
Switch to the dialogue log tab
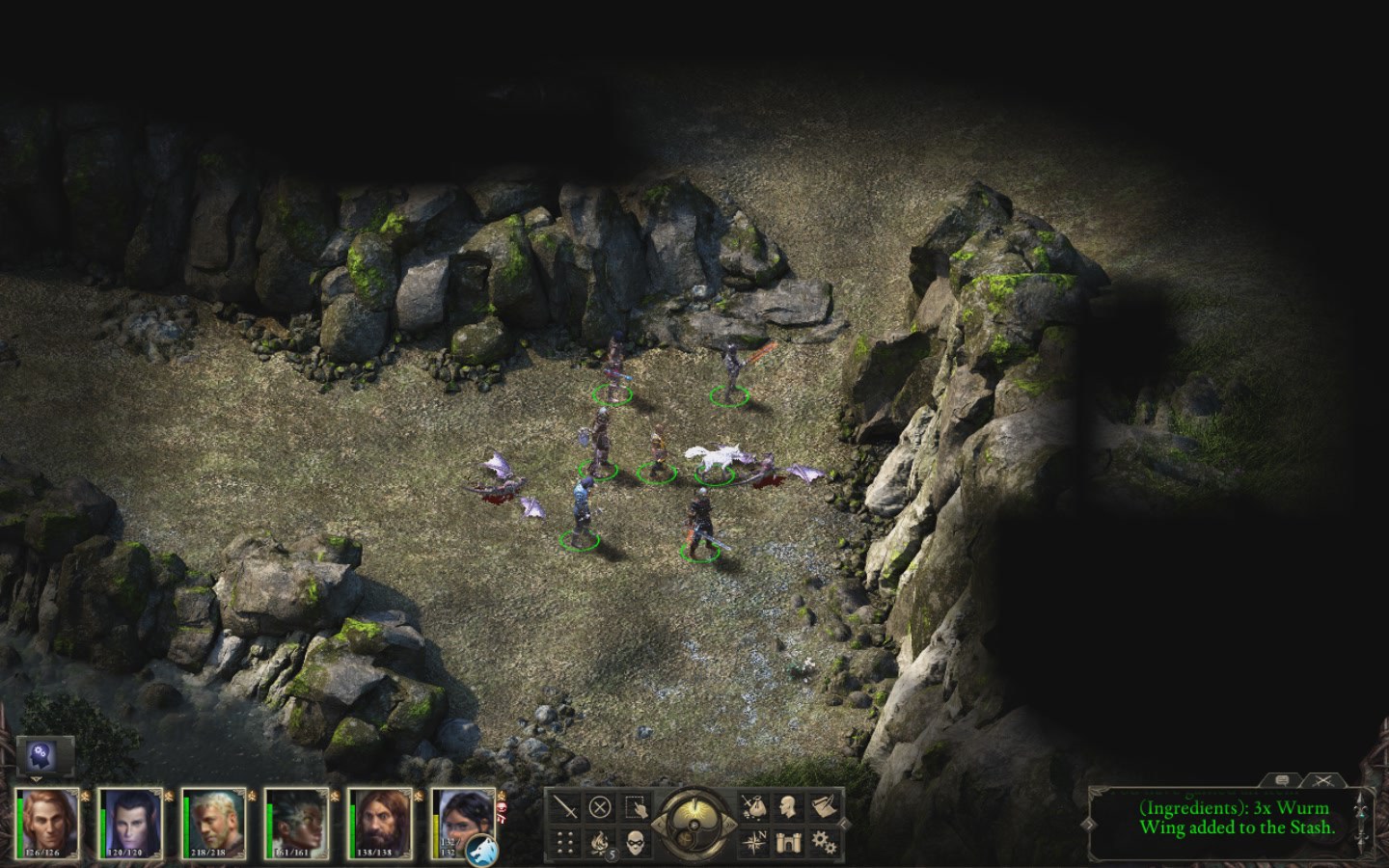click(x=1282, y=779)
